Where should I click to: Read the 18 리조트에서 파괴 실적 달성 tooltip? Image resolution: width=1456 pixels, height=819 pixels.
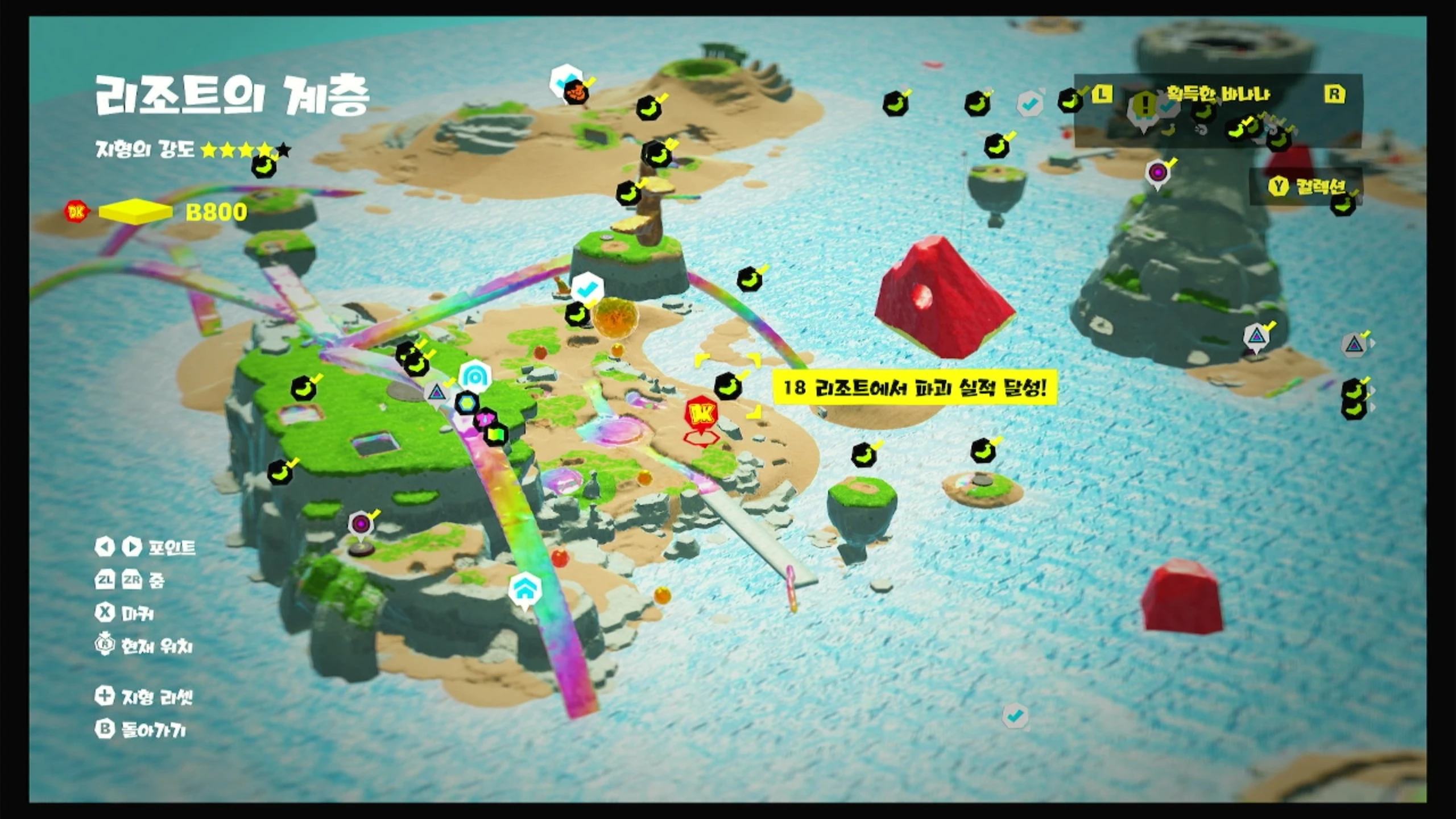tap(915, 388)
